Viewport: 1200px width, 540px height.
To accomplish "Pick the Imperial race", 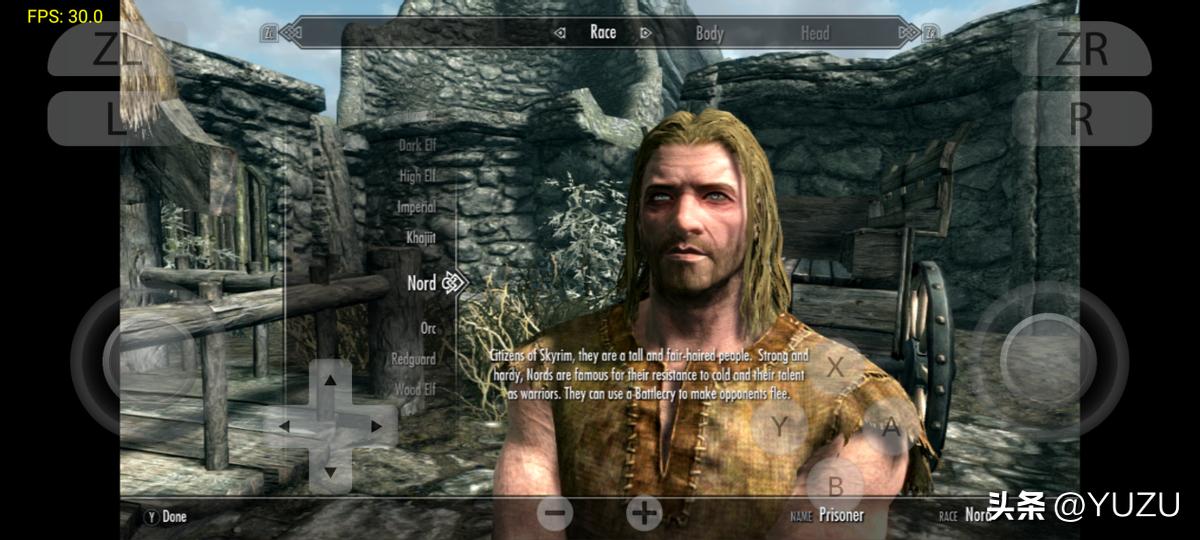I will [416, 207].
